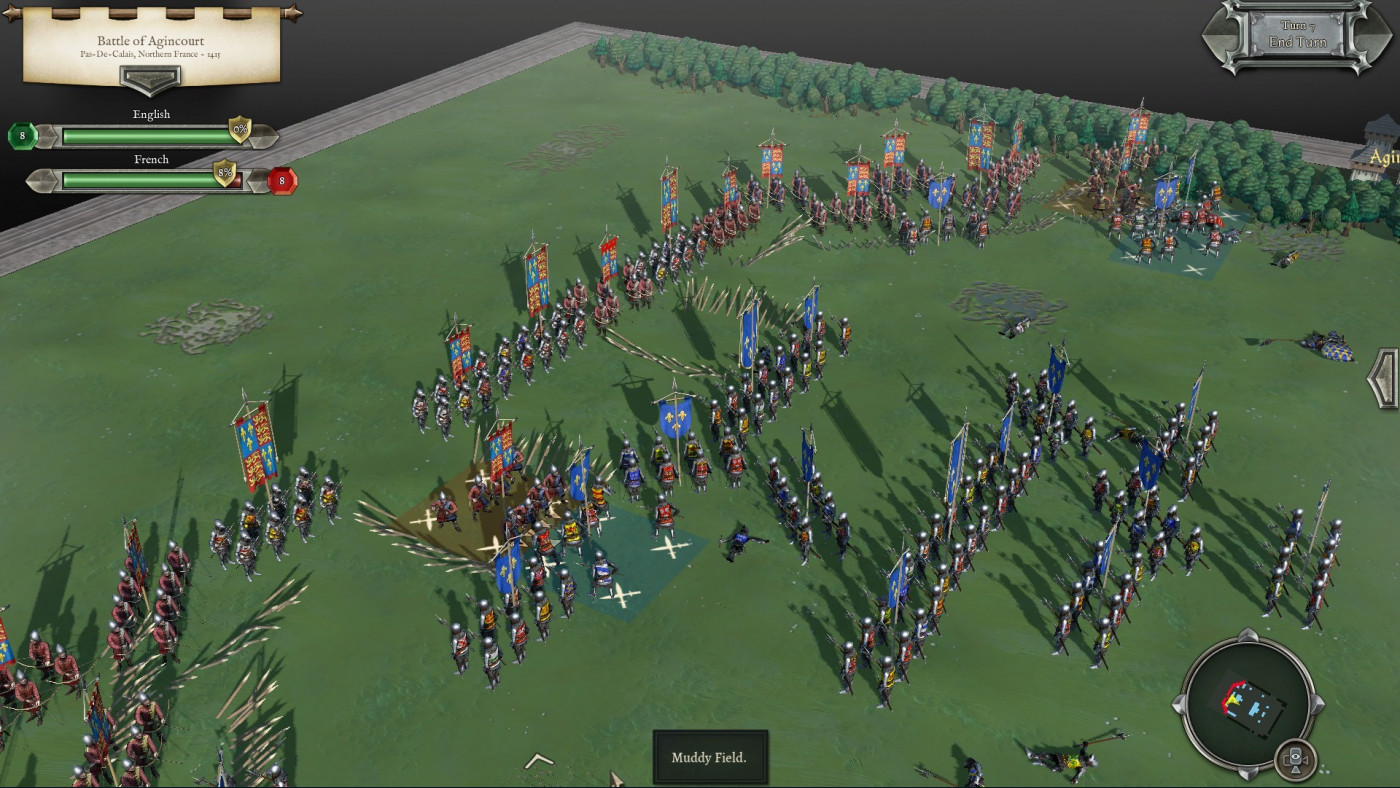
Task: Toggle the eye view mode beside the minimap
Action: click(x=1295, y=758)
